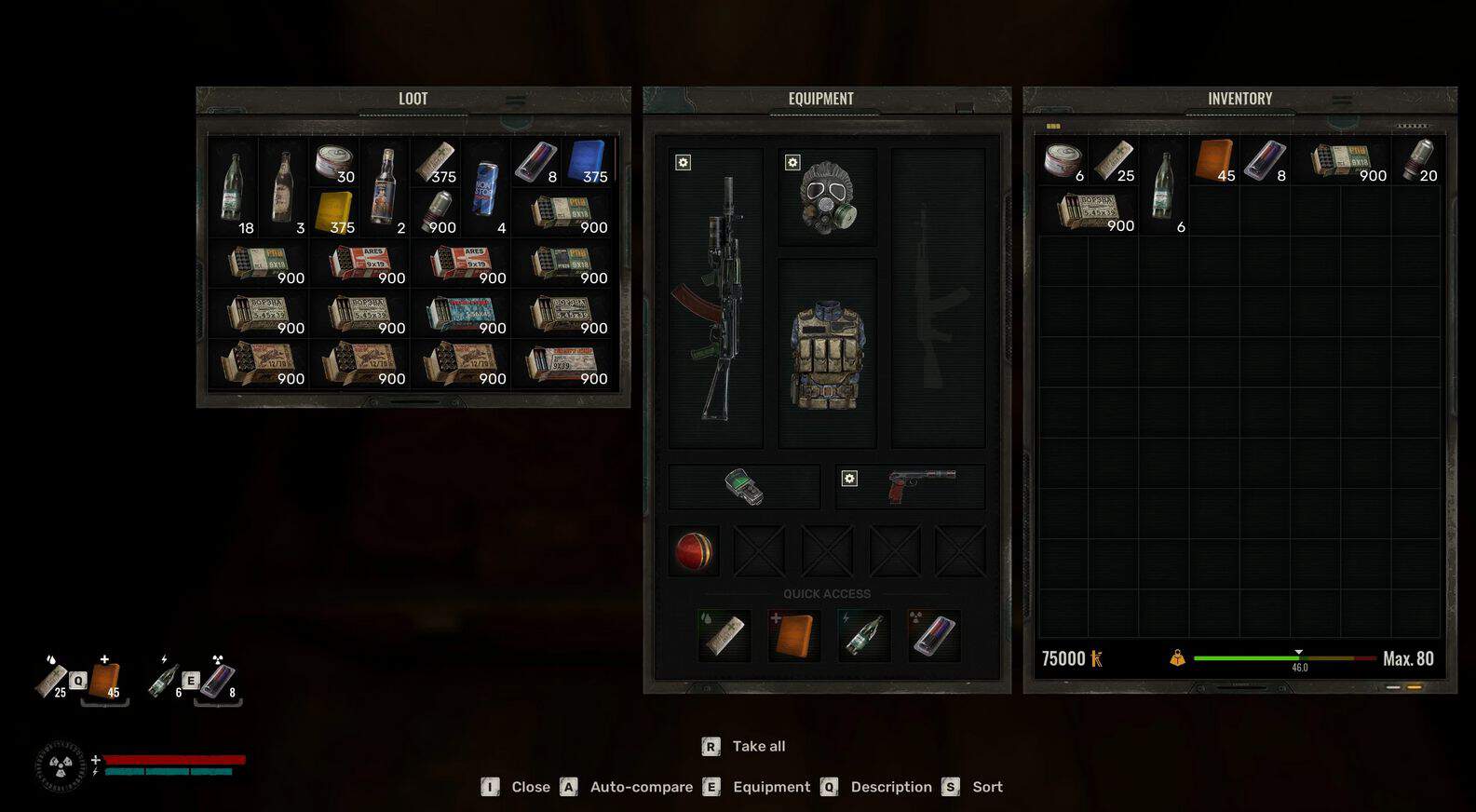
Task: Choose the equipped body armor vest
Action: point(827,354)
